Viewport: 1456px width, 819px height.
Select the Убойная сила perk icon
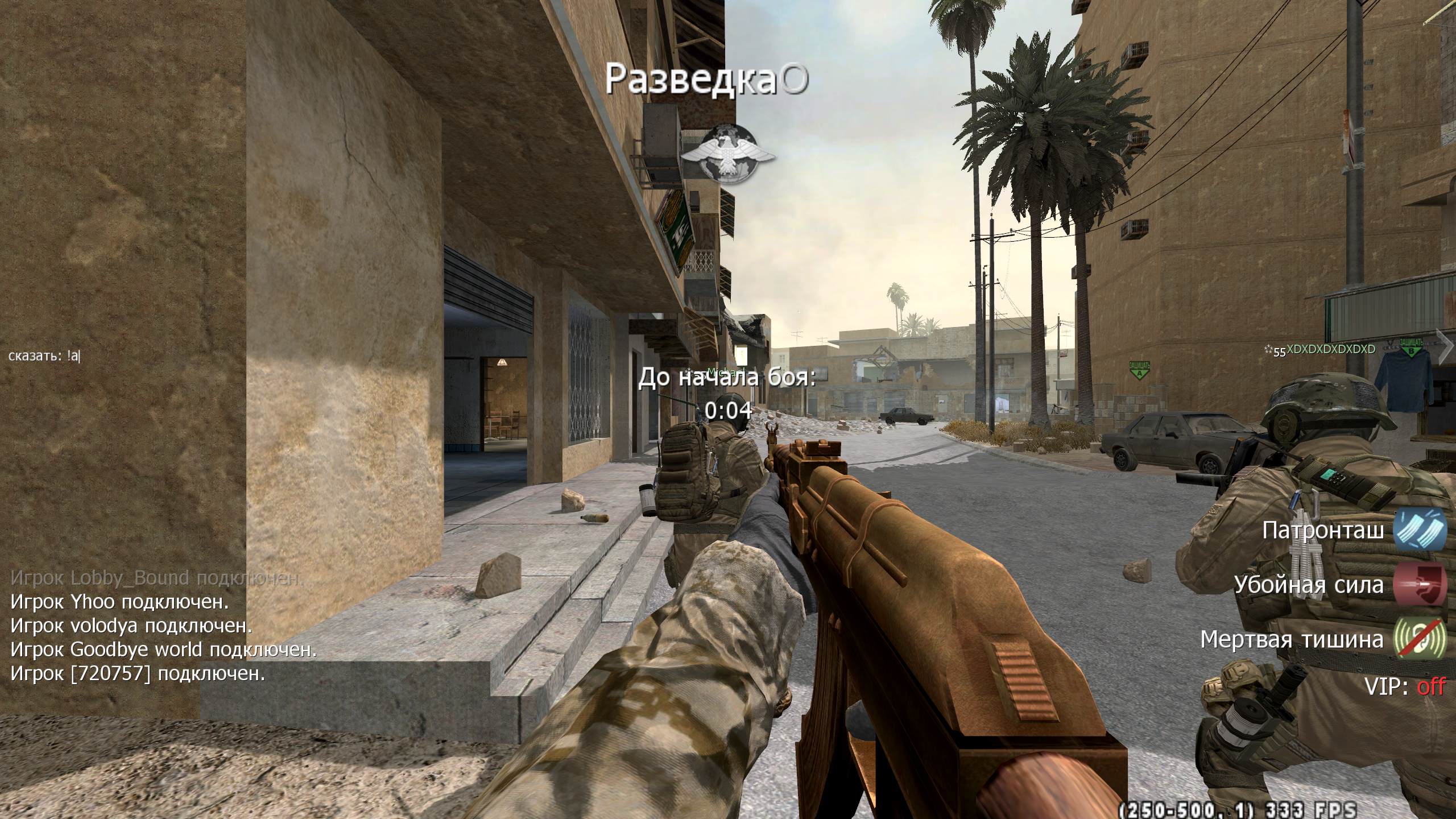tap(1420, 585)
